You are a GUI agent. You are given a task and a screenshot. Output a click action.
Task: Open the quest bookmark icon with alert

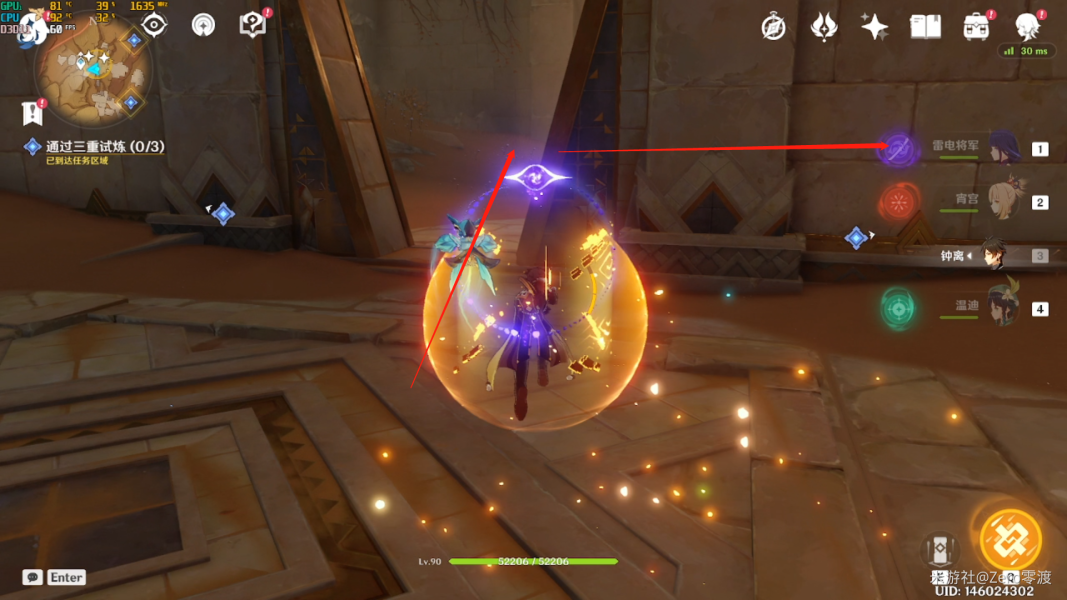point(32,113)
